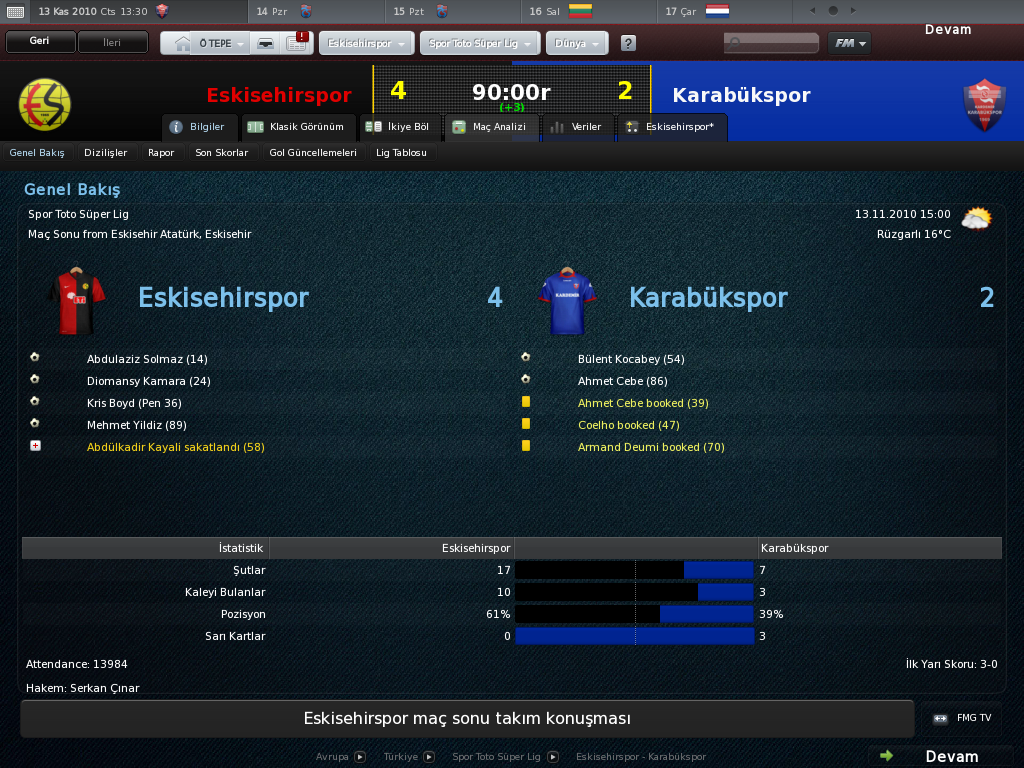Open the FM menu dropdown

pyautogui.click(x=849, y=43)
